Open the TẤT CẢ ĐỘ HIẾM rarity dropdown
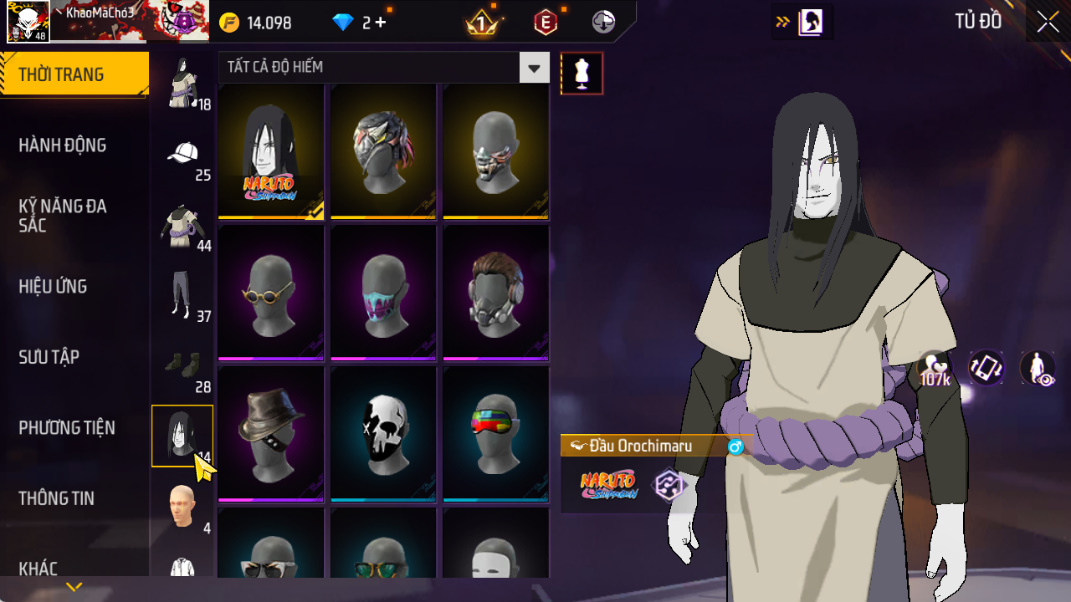 point(384,68)
